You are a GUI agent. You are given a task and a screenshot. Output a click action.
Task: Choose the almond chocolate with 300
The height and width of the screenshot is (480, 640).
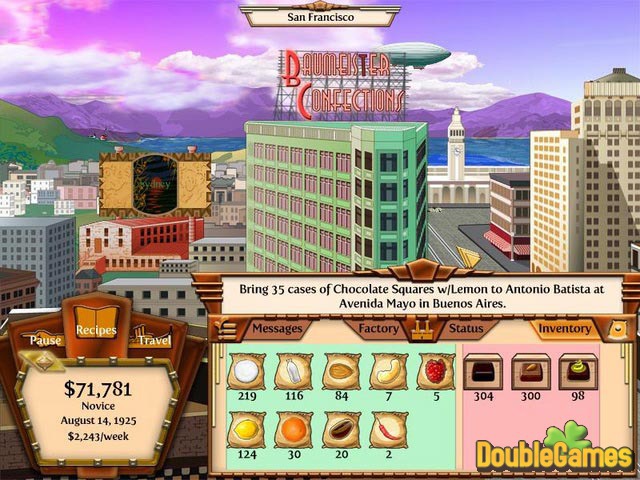coord(530,371)
